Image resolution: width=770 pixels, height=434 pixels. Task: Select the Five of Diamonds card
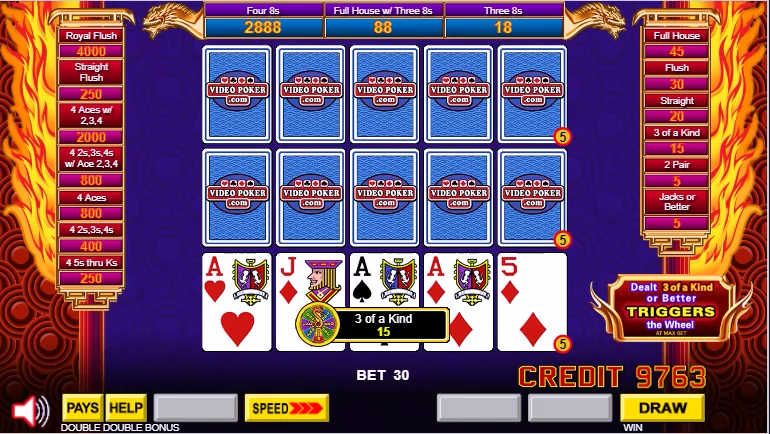coord(531,302)
